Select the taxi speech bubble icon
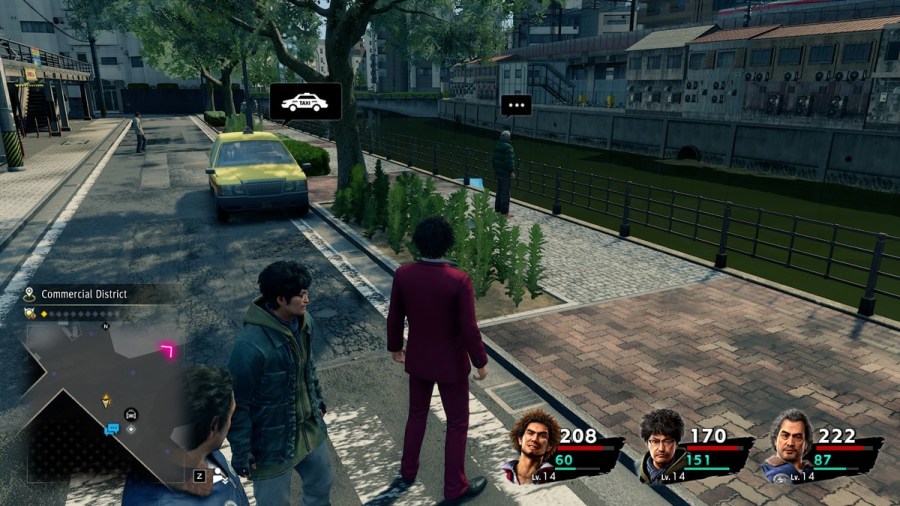The height and width of the screenshot is (506, 900). [x=305, y=101]
